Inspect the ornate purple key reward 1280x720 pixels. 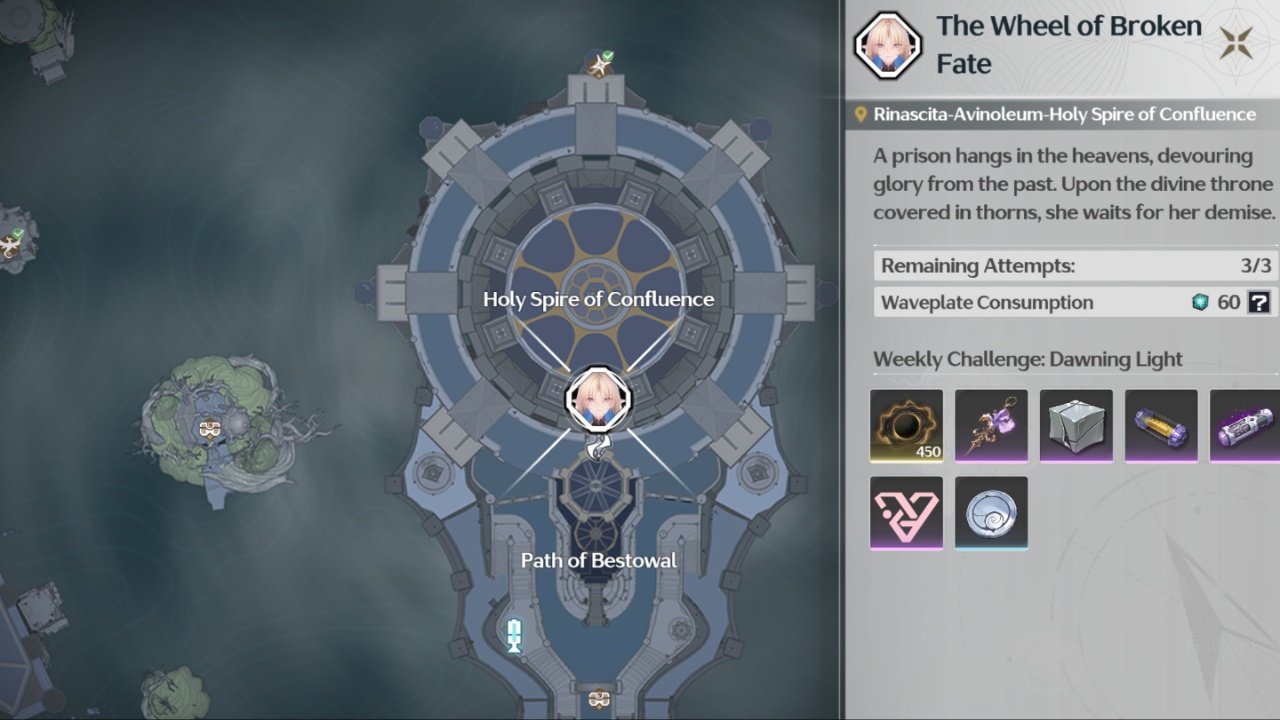point(991,426)
